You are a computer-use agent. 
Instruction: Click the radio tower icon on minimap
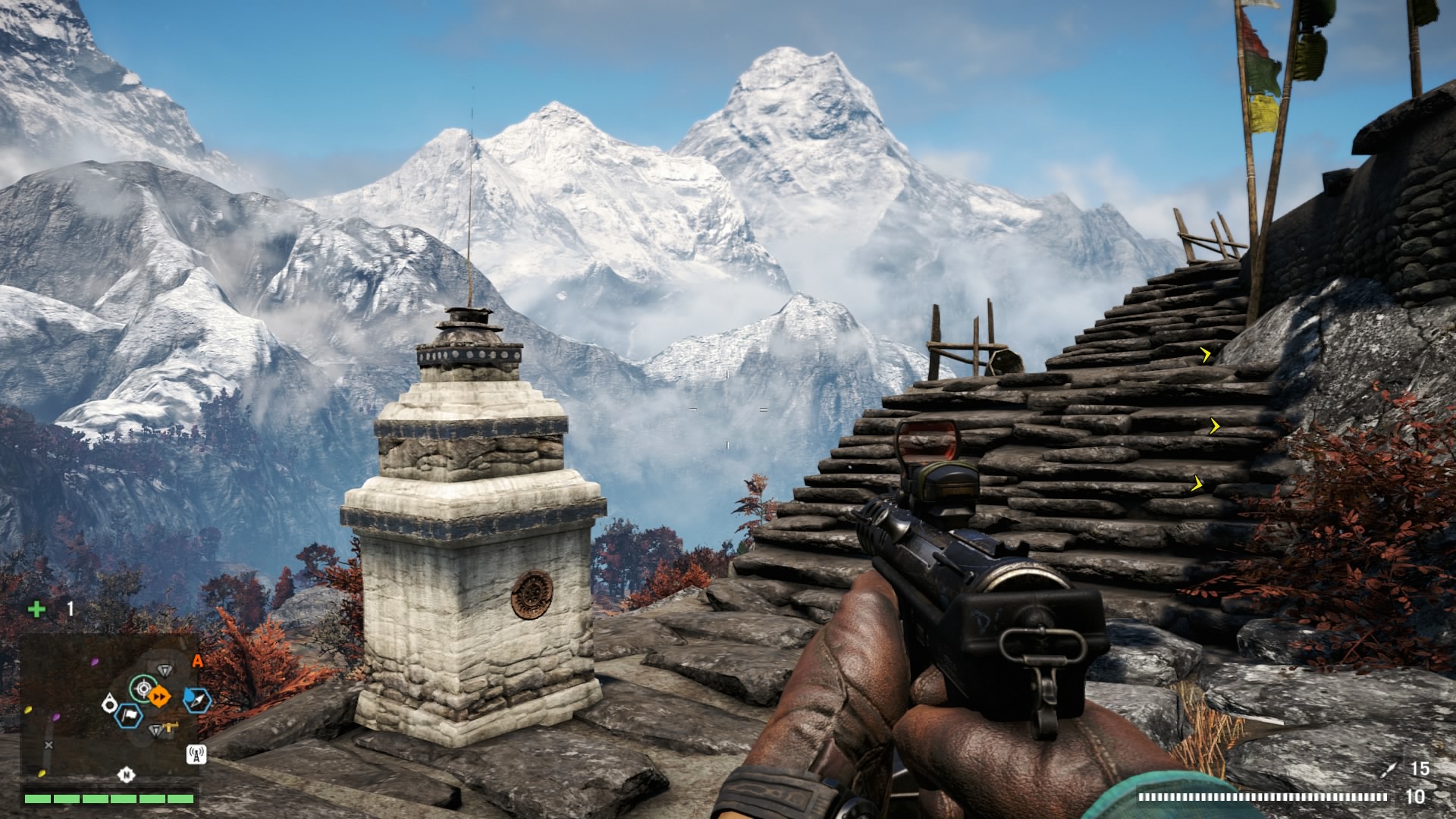196,754
